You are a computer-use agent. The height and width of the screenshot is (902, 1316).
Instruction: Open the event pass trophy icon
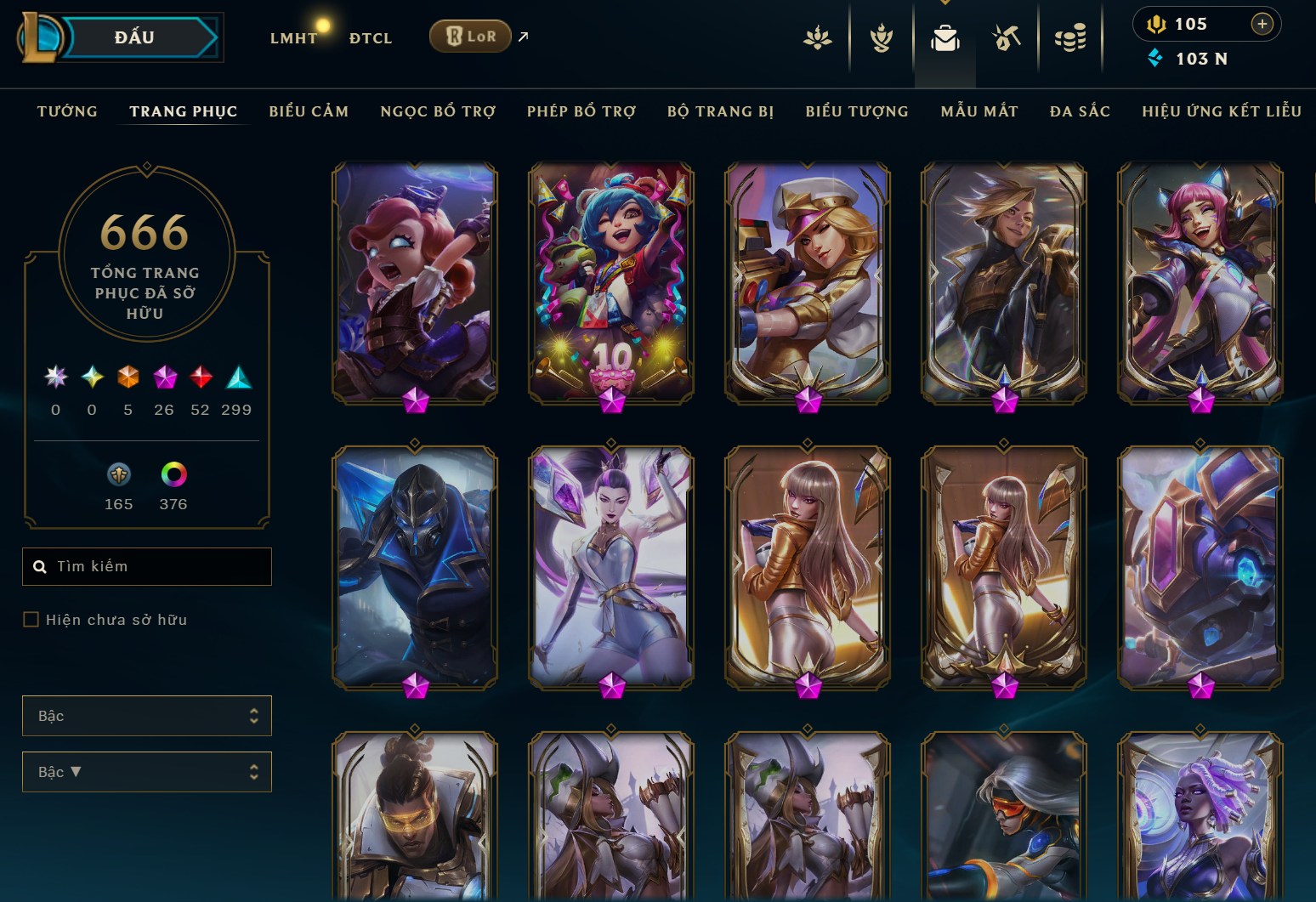(x=882, y=37)
